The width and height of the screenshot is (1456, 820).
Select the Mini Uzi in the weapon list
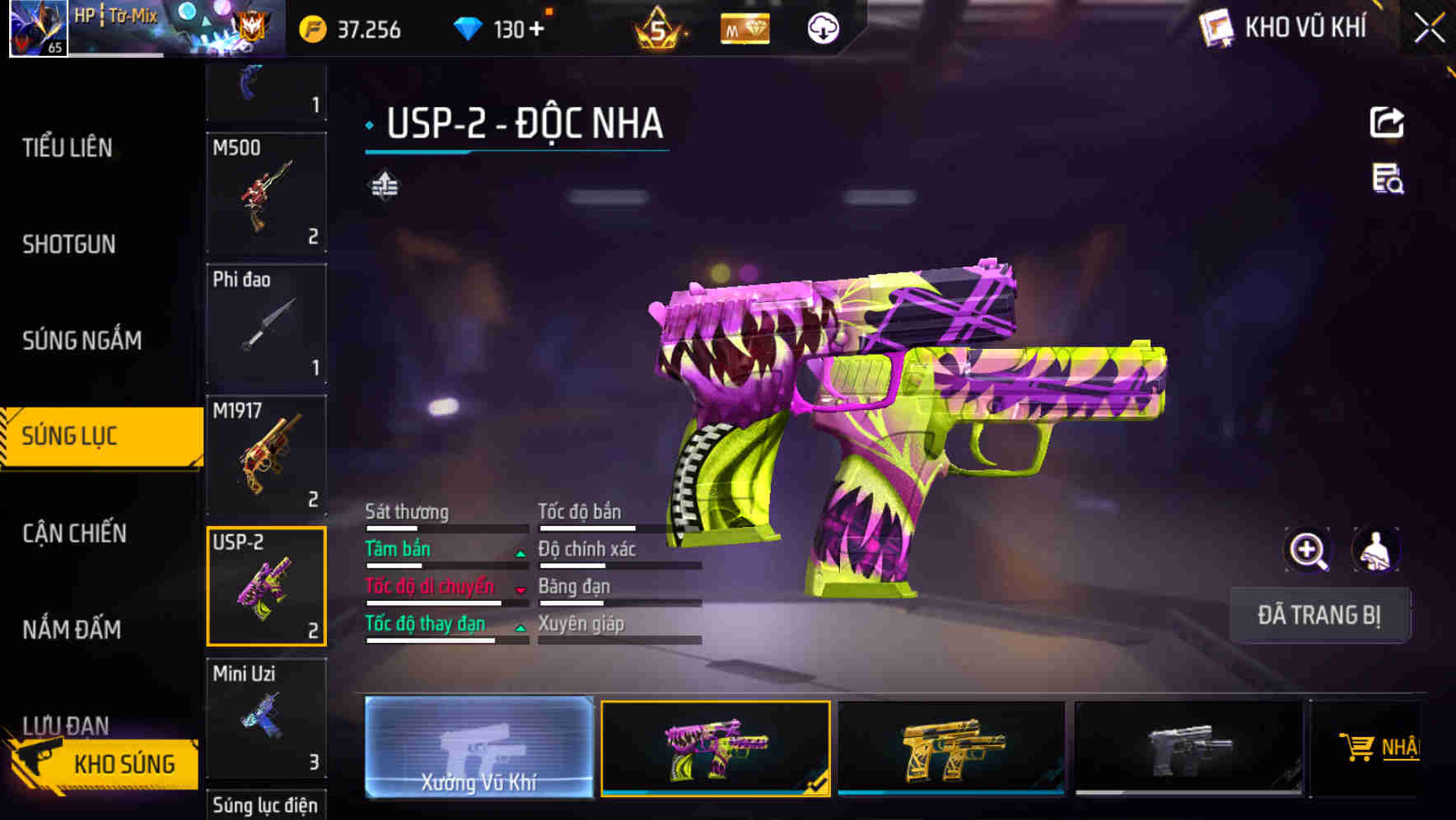click(x=266, y=718)
